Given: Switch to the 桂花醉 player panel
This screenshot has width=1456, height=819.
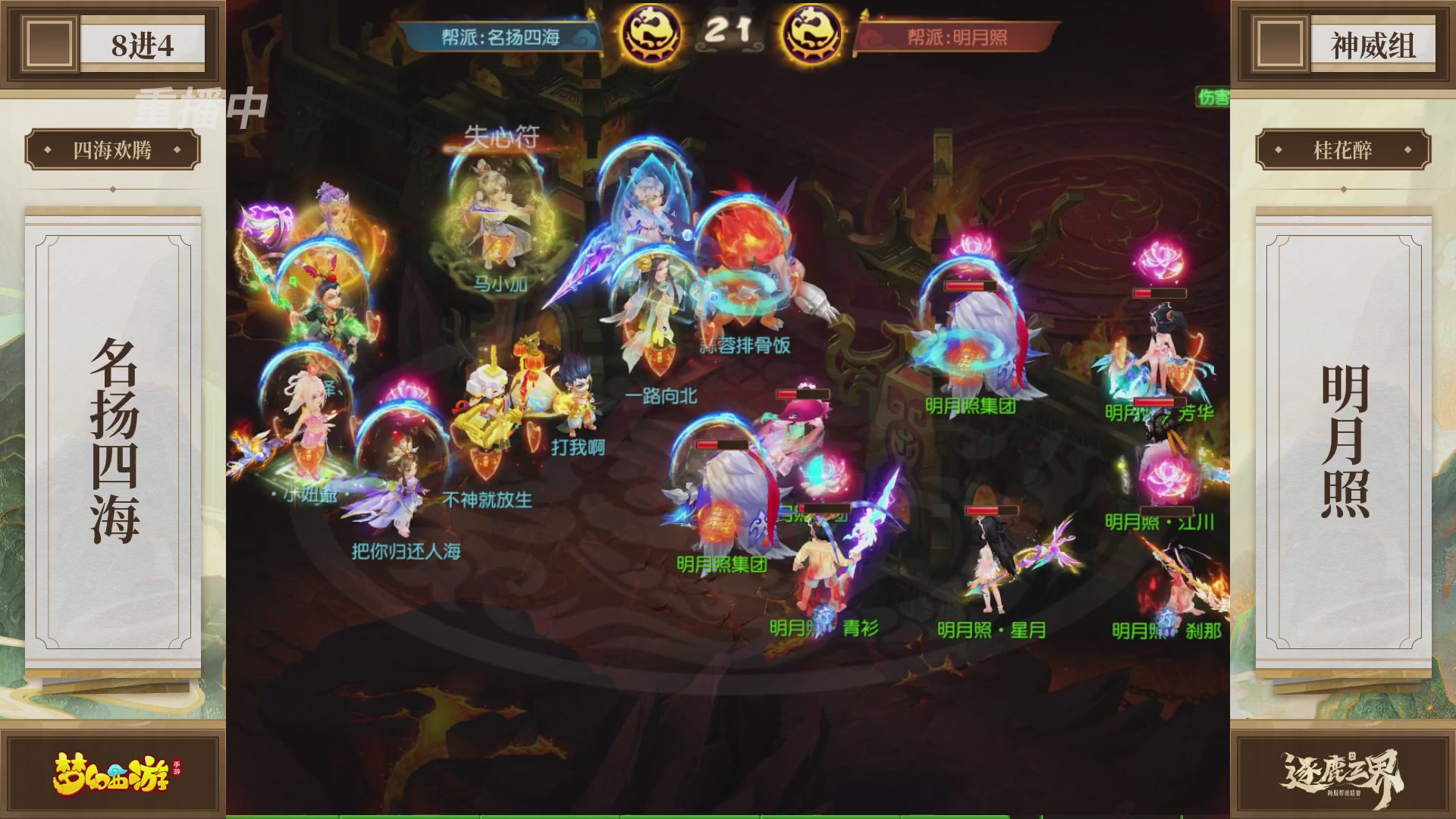Looking at the screenshot, I should click(1344, 149).
